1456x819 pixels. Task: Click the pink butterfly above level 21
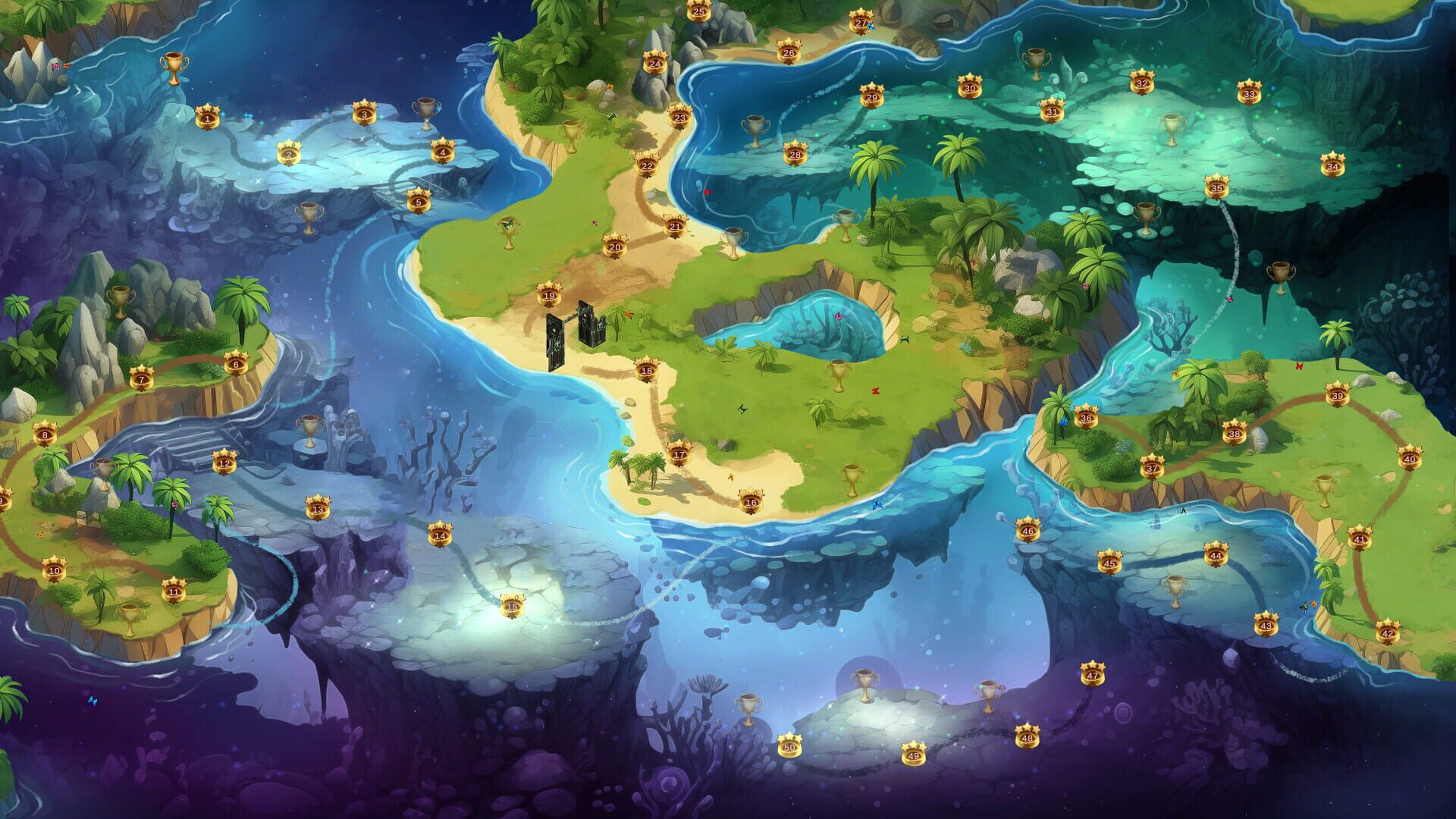(708, 192)
